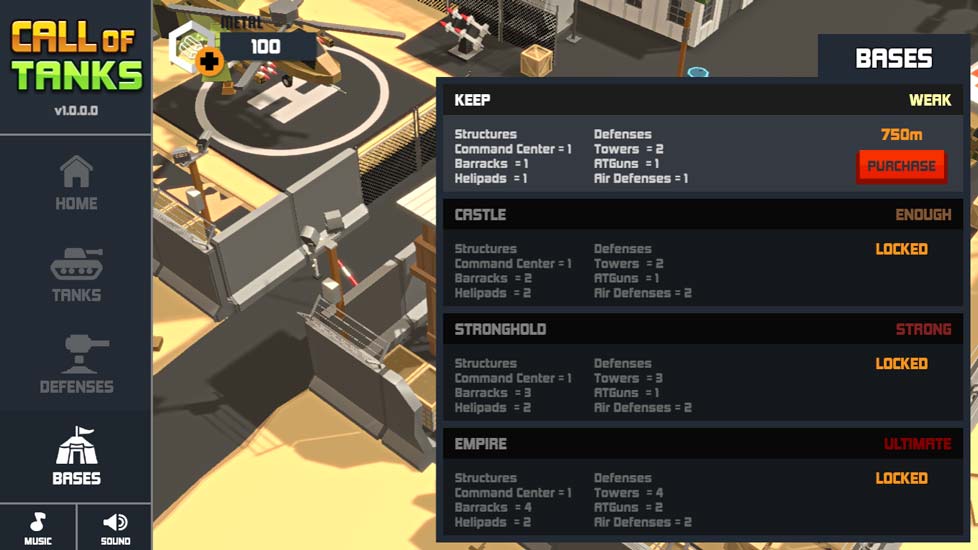
Task: Select the Keep base header
Action: pos(703,100)
